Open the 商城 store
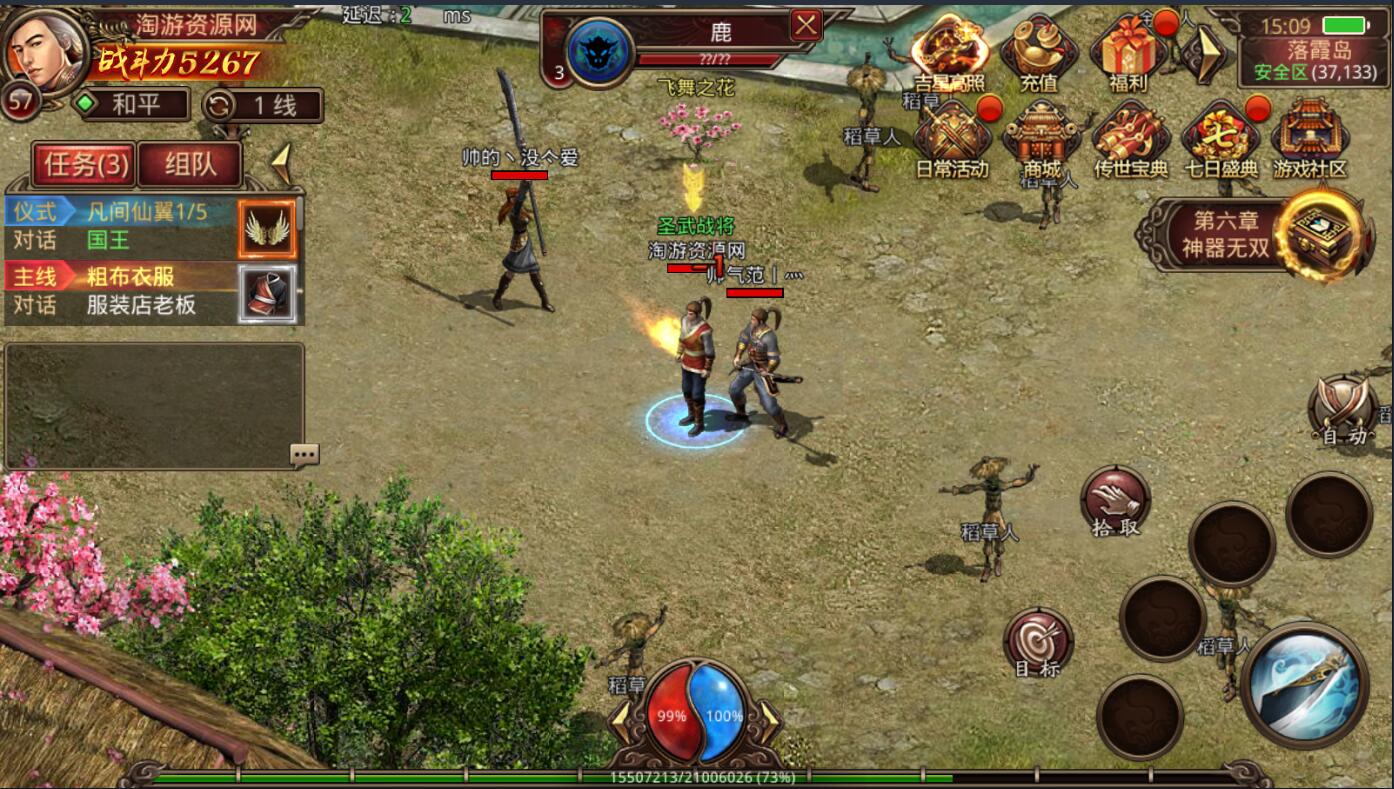Image resolution: width=1394 pixels, height=789 pixels. (1041, 140)
